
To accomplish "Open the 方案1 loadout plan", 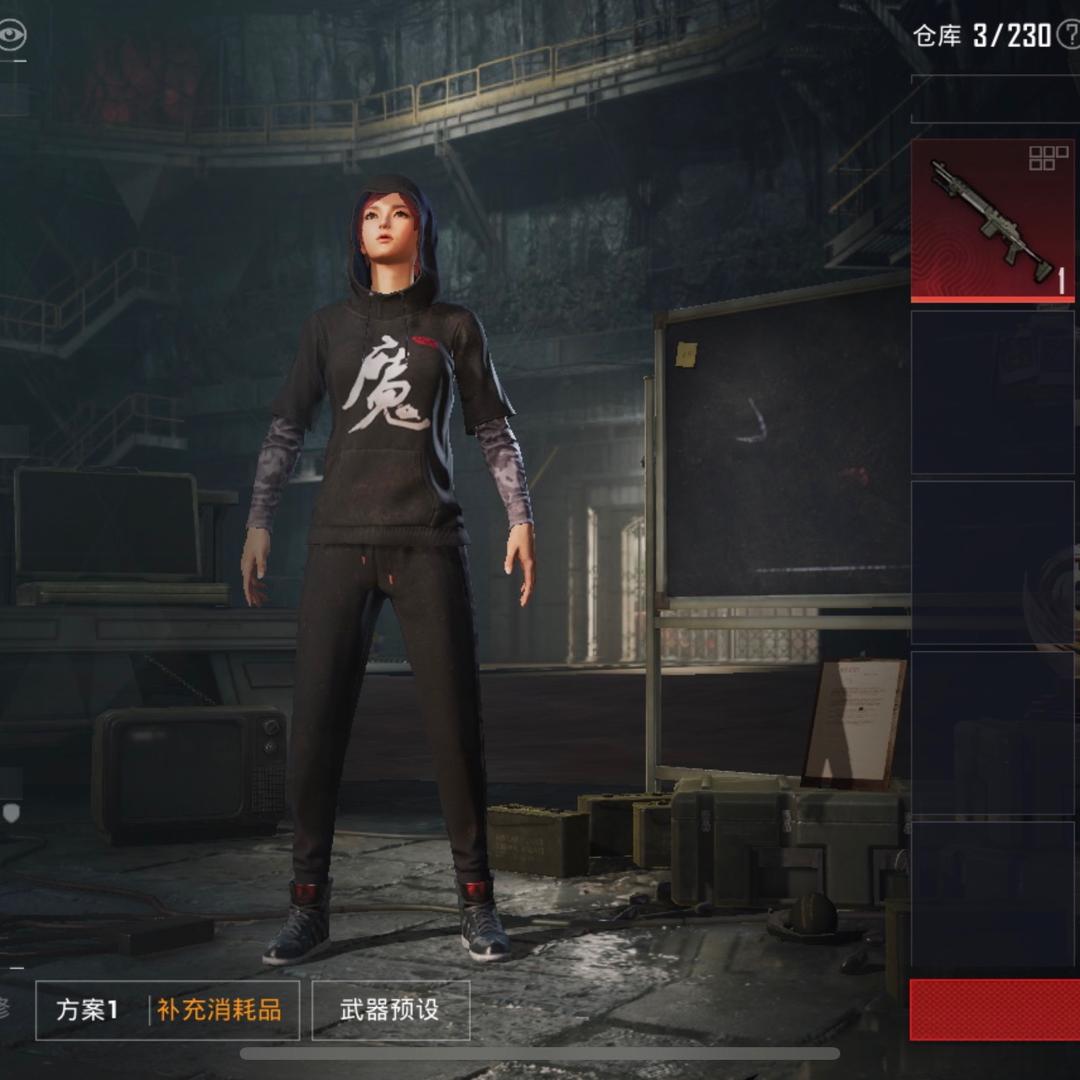I will 88,1010.
